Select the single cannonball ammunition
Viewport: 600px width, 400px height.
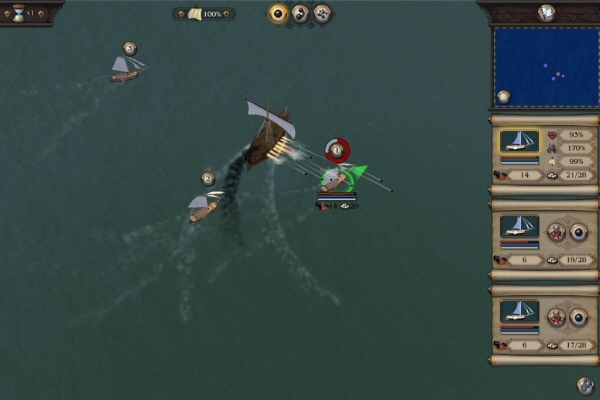pos(278,13)
